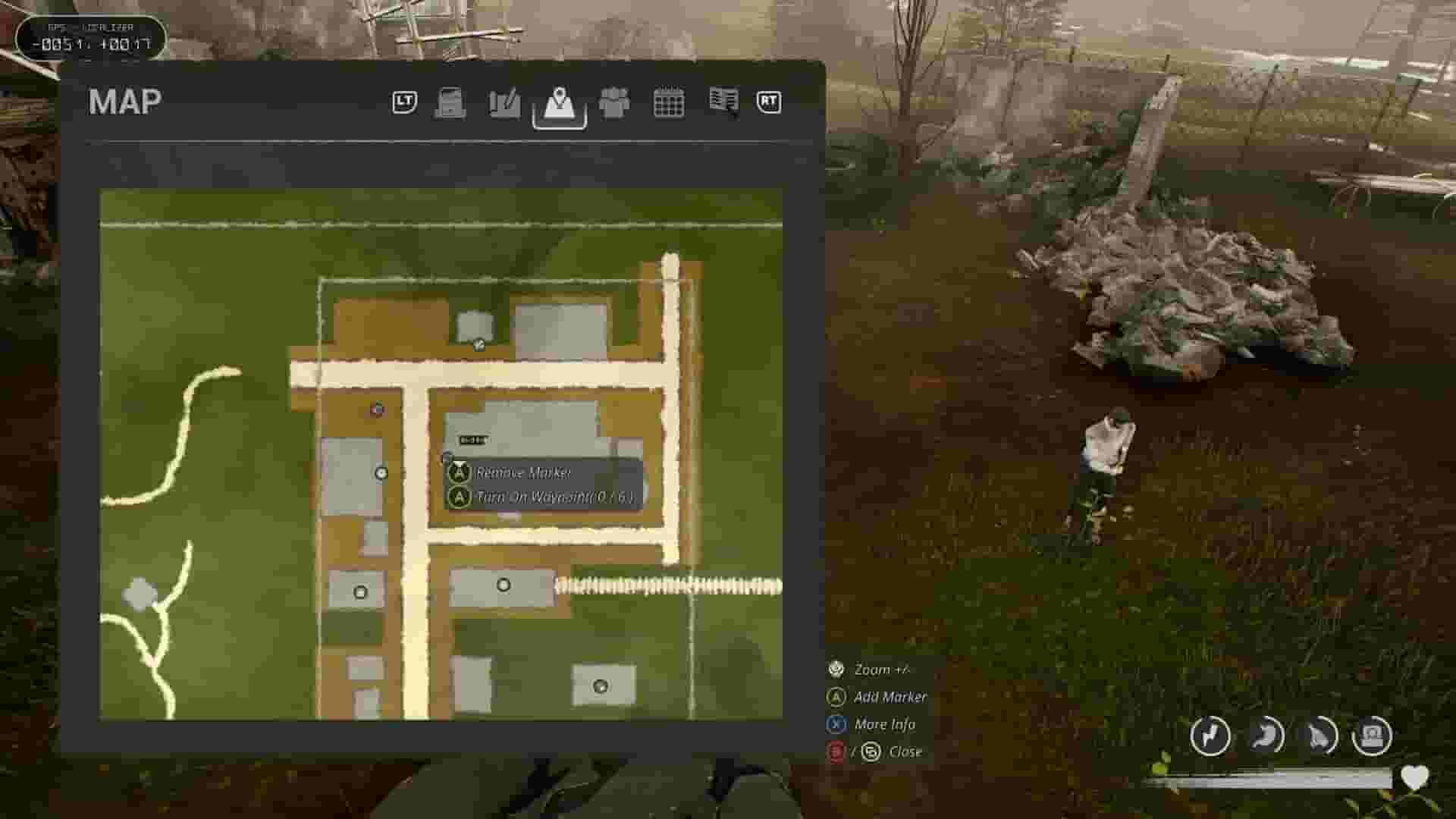Click the quest log icon beside the calendar

pos(723,103)
